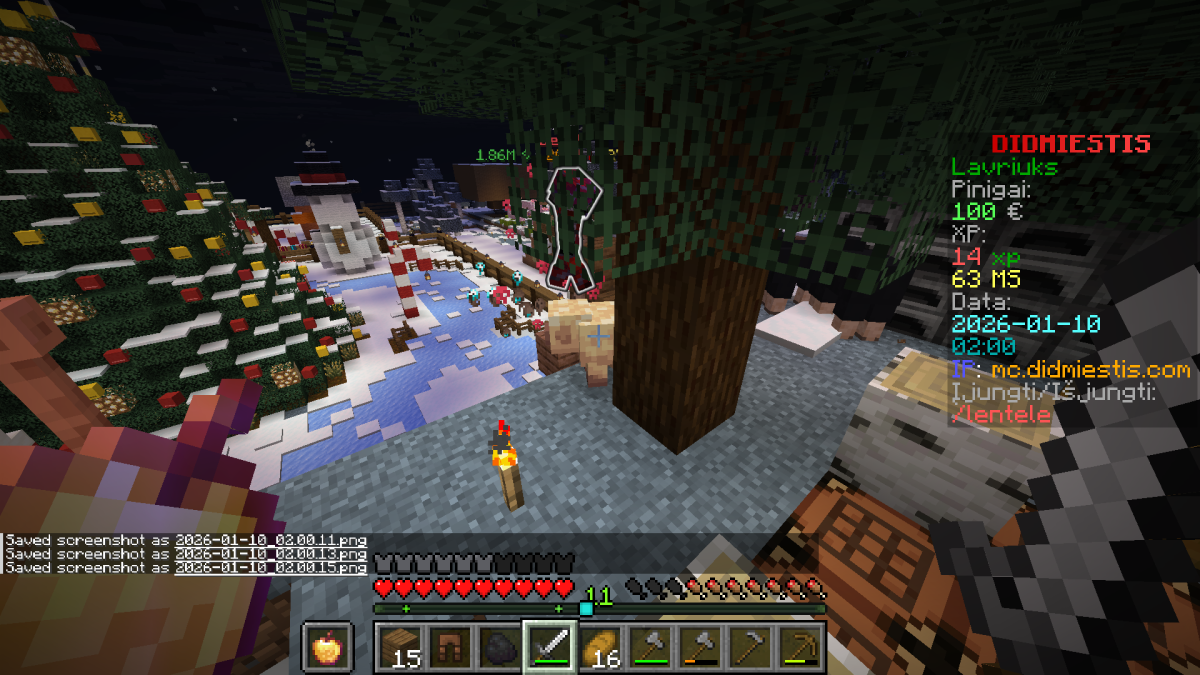Viewport: 1200px width, 675px height.
Task: Select the axe with the full green durability bar
Action: point(650,648)
